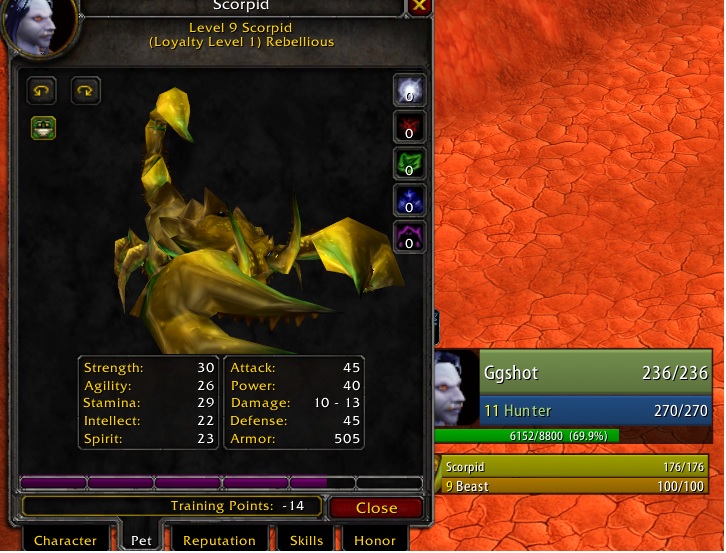Screen dimensions: 726x553
Task: Select the white holy resistance icon
Action: [409, 90]
